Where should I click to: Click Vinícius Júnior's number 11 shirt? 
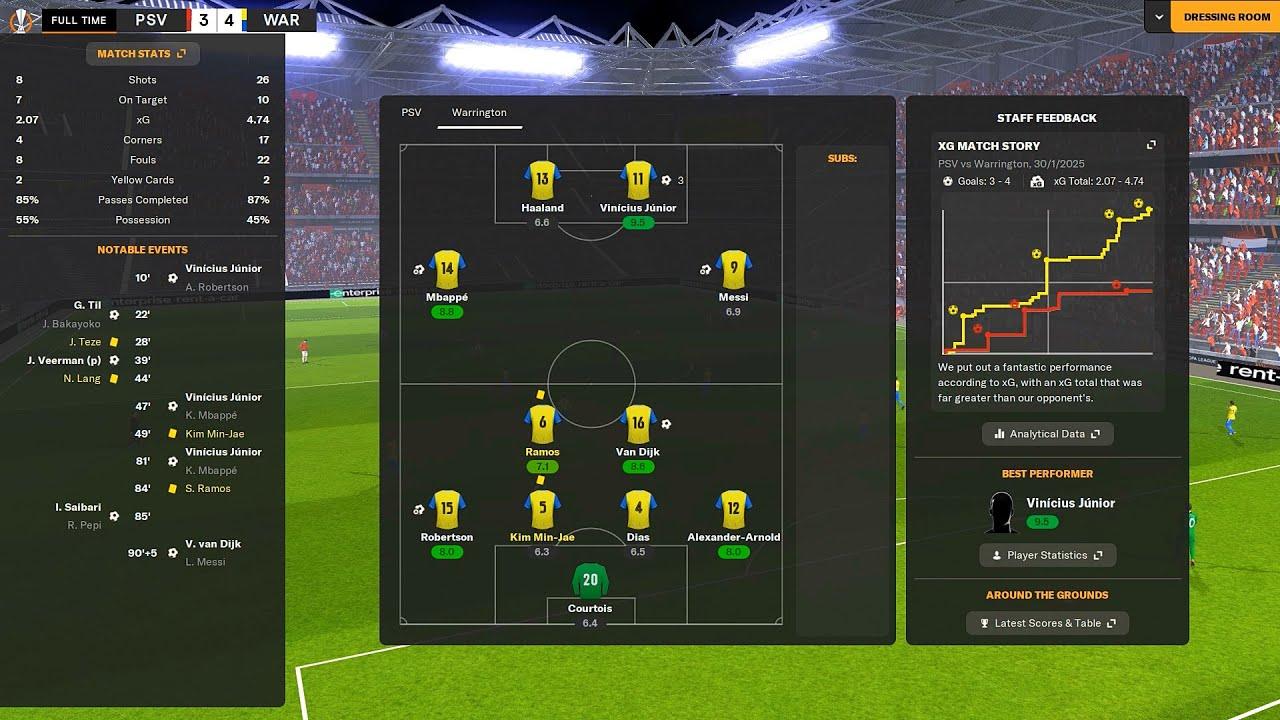(638, 180)
